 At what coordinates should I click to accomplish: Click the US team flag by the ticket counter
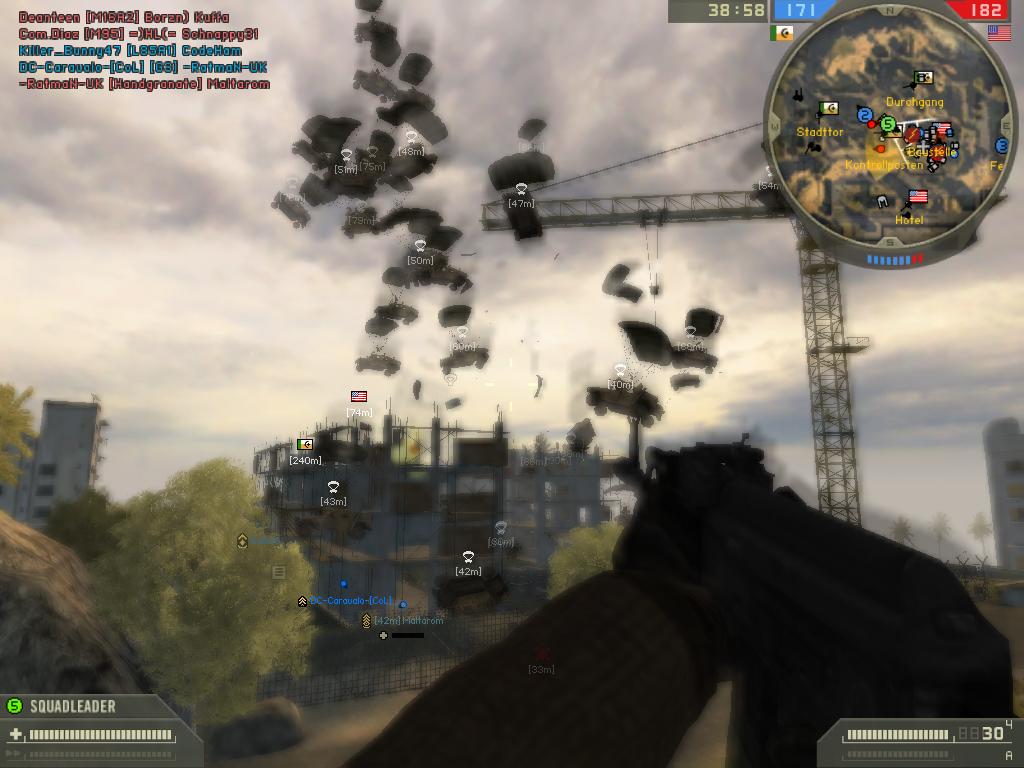(998, 33)
